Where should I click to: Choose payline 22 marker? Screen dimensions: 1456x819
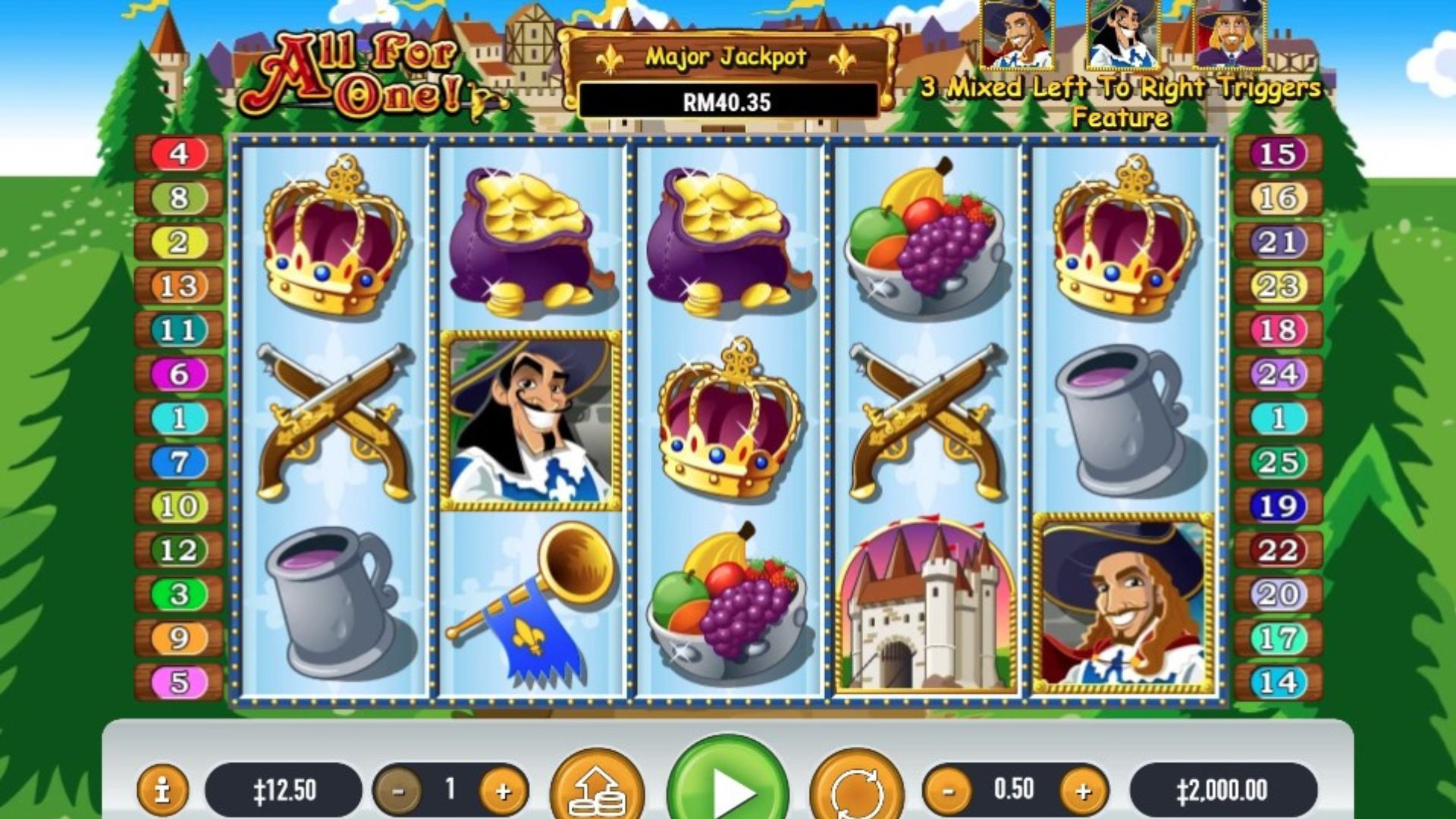pos(1279,550)
